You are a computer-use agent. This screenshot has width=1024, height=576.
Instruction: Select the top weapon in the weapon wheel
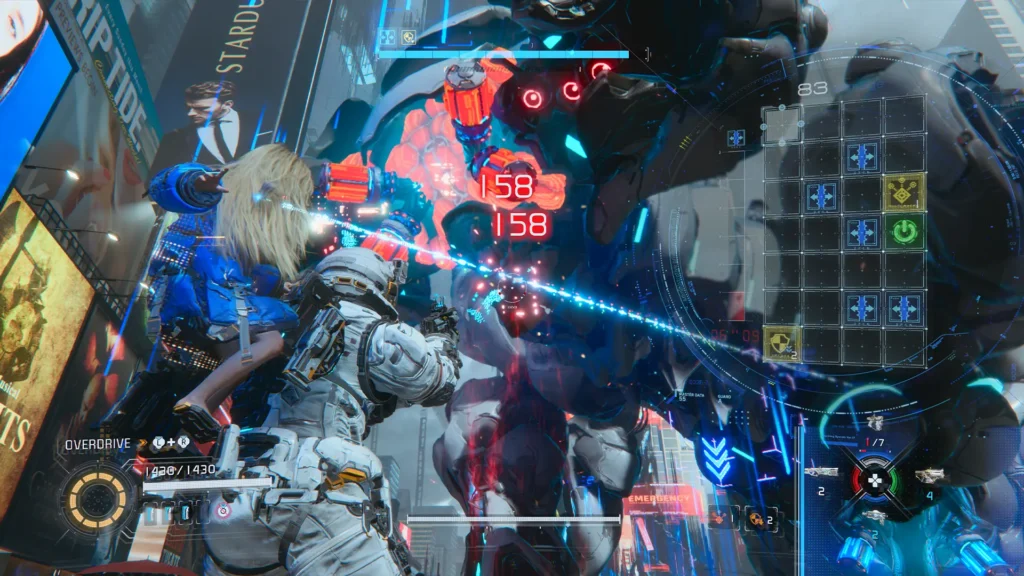pyautogui.click(x=876, y=424)
